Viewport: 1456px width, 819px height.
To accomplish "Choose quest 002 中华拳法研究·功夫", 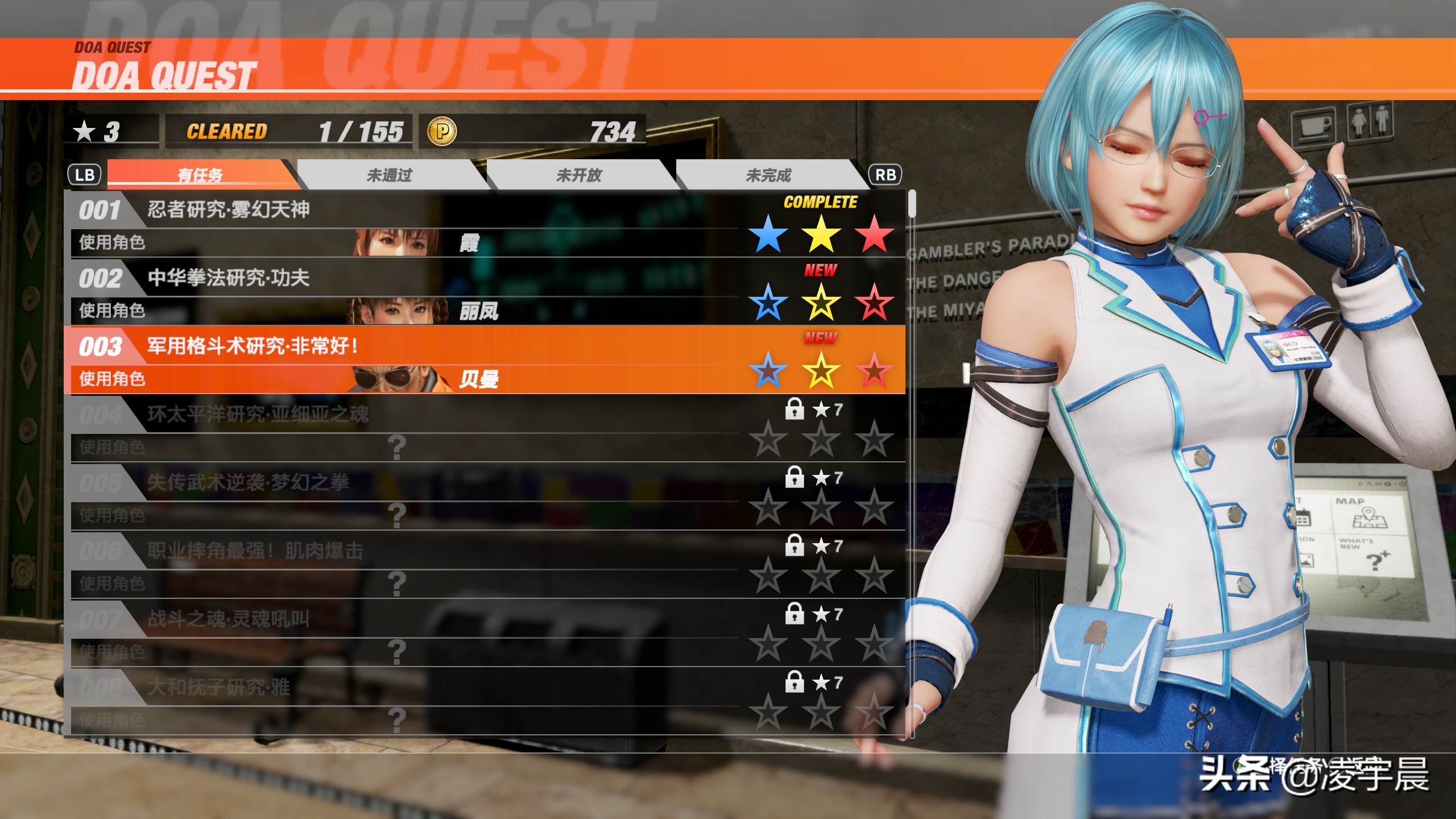I will [x=398, y=292].
